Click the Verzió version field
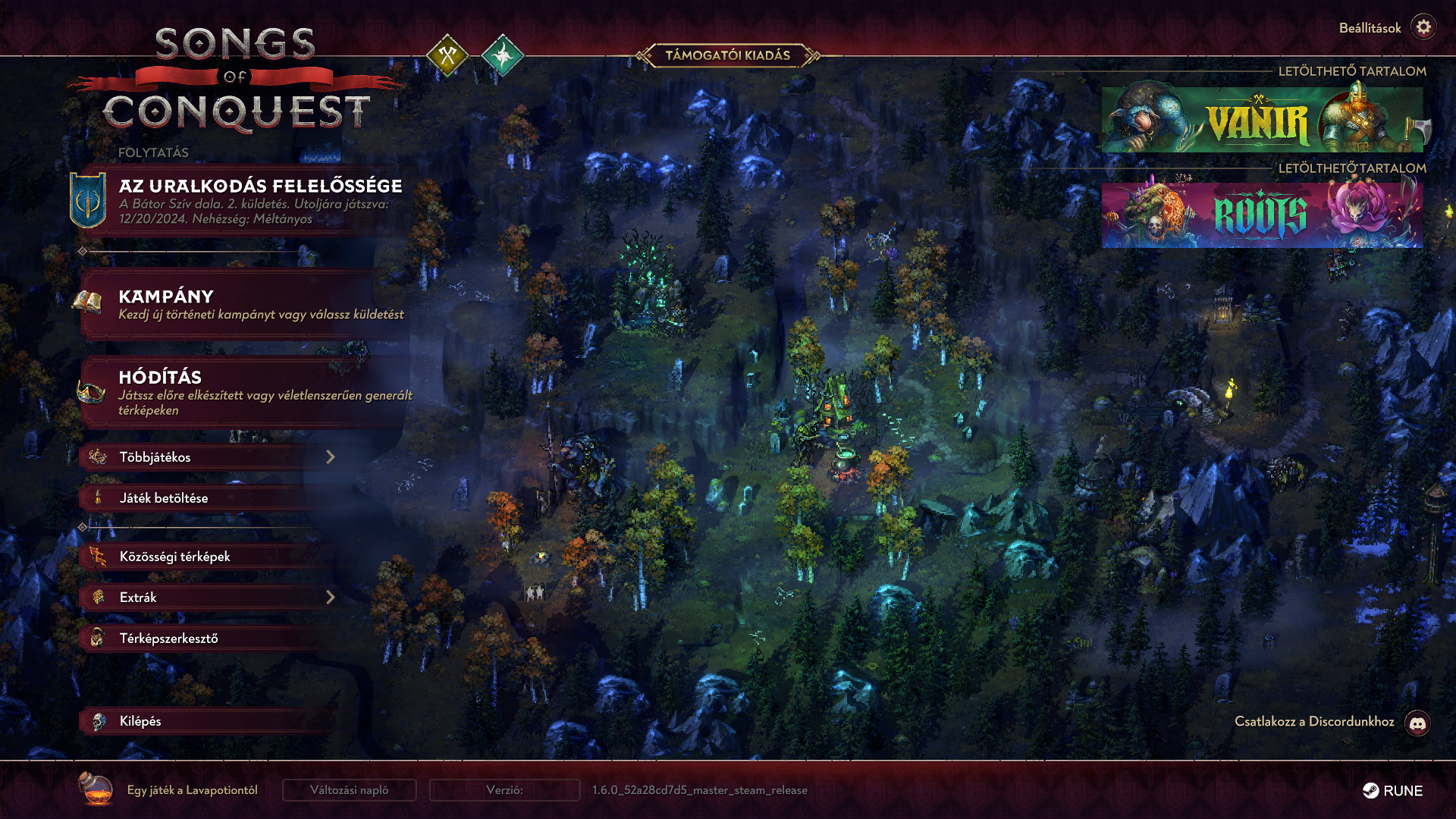 pos(504,790)
